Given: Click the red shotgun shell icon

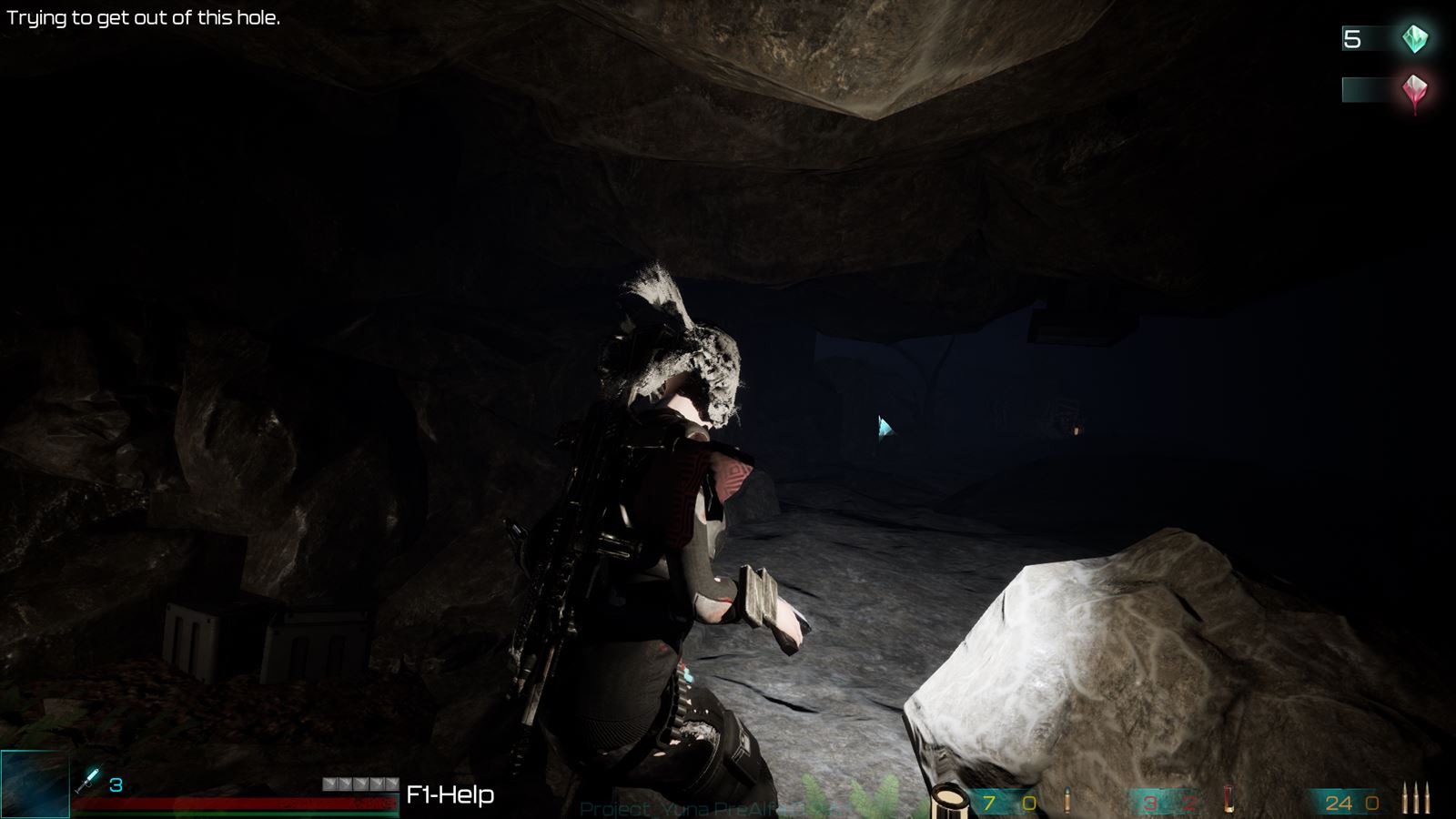Looking at the screenshot, I should coord(1230,799).
